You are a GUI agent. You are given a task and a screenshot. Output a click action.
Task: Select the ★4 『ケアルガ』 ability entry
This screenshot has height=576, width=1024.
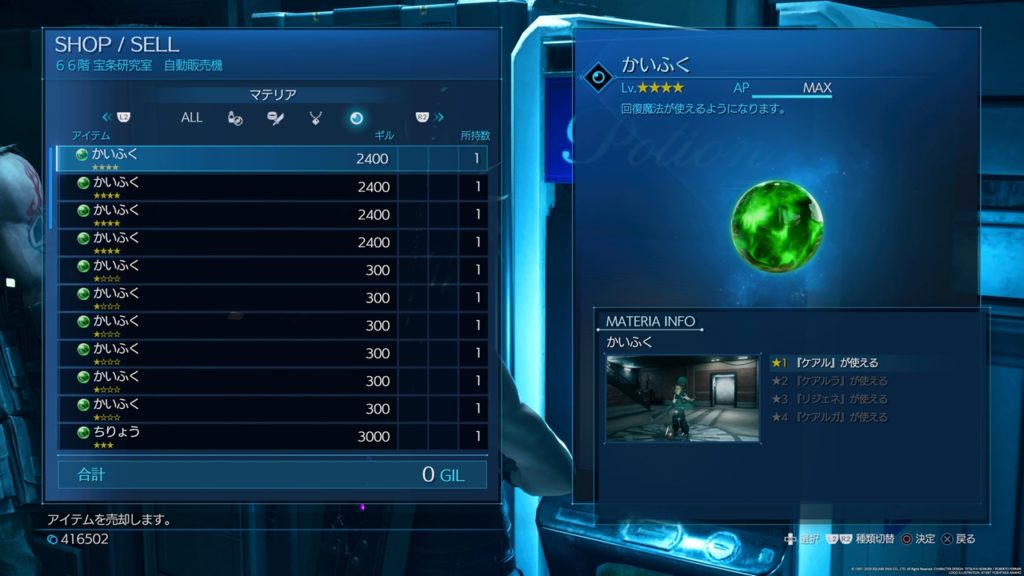tap(828, 417)
